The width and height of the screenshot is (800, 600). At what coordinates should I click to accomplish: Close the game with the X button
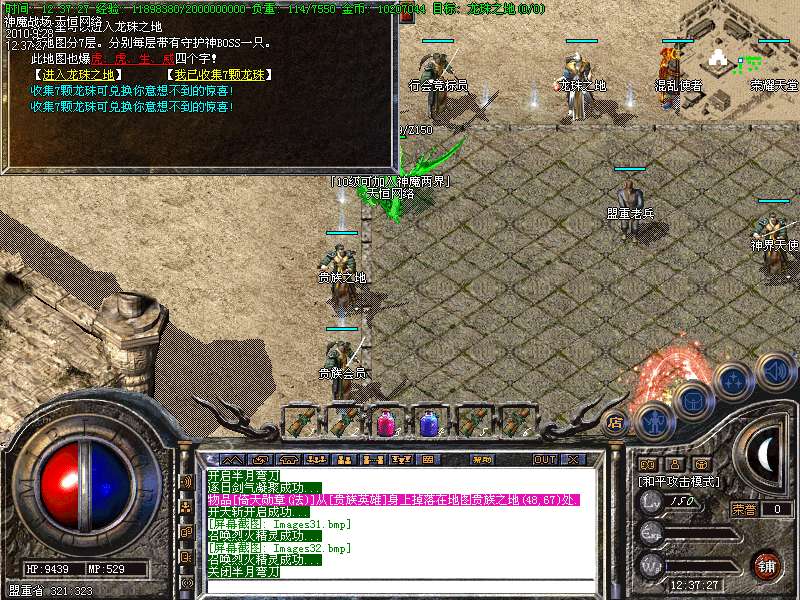(x=572, y=460)
